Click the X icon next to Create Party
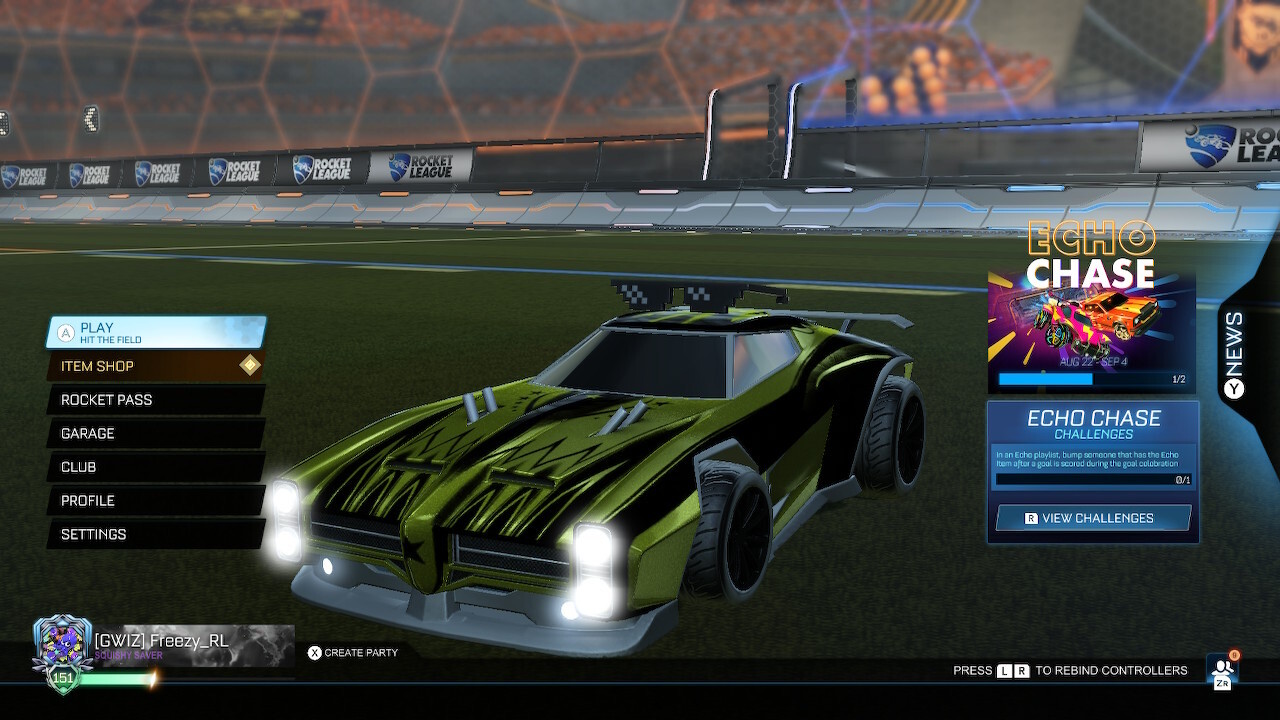The width and height of the screenshot is (1280, 720). click(x=313, y=652)
